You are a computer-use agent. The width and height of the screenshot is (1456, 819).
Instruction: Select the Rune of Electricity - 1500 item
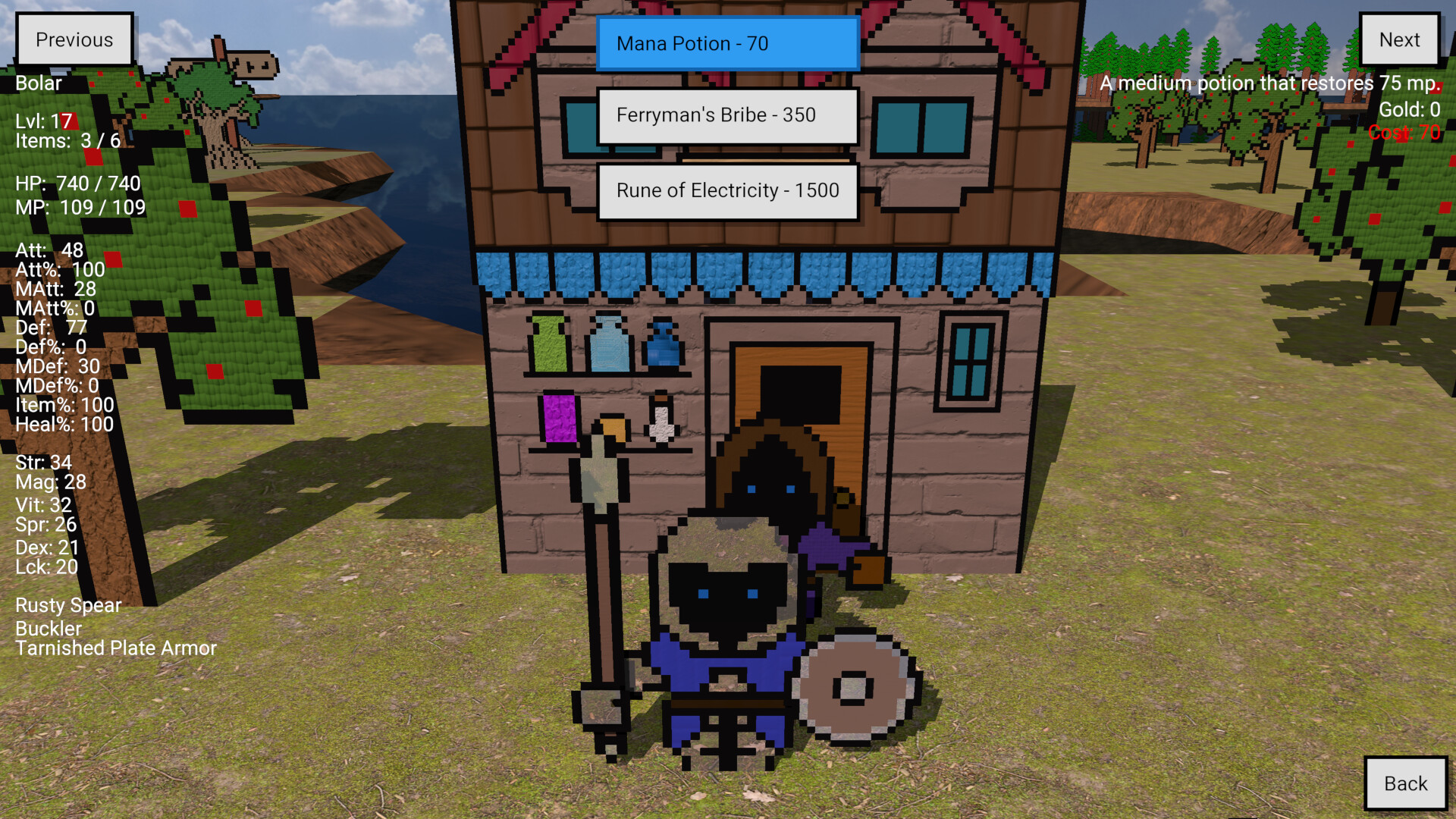tap(726, 190)
